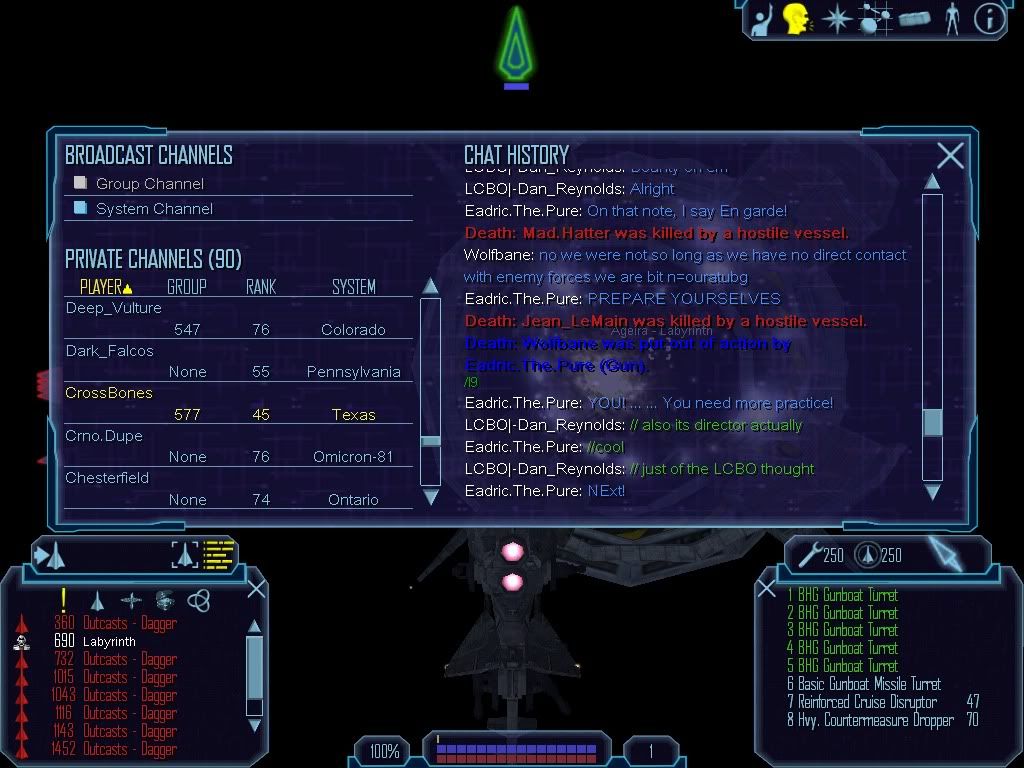
Task: Toggle the Group Channel checkbox
Action: [81, 183]
